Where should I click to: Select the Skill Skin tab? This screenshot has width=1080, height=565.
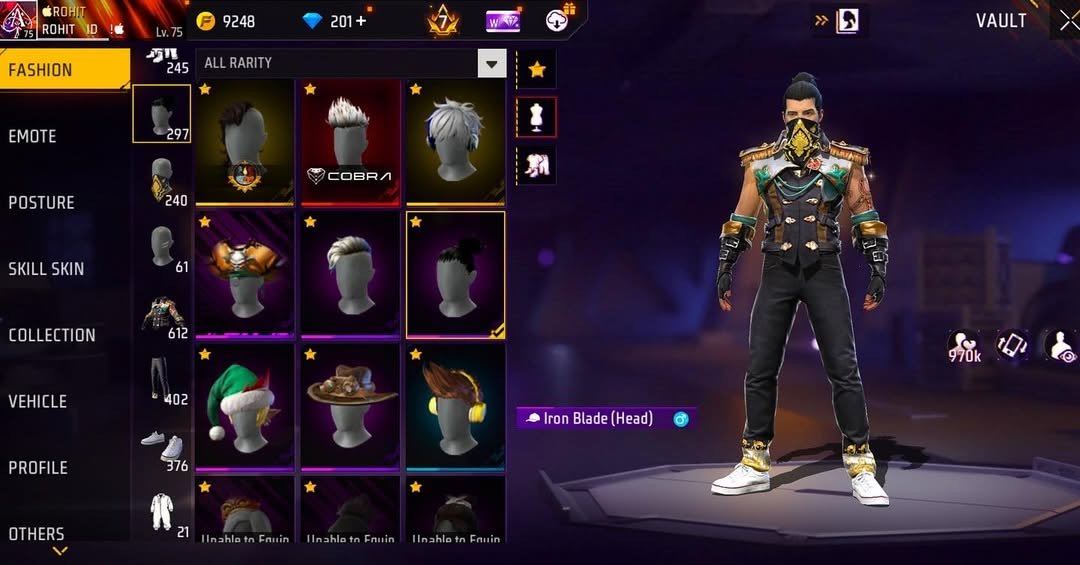46,268
